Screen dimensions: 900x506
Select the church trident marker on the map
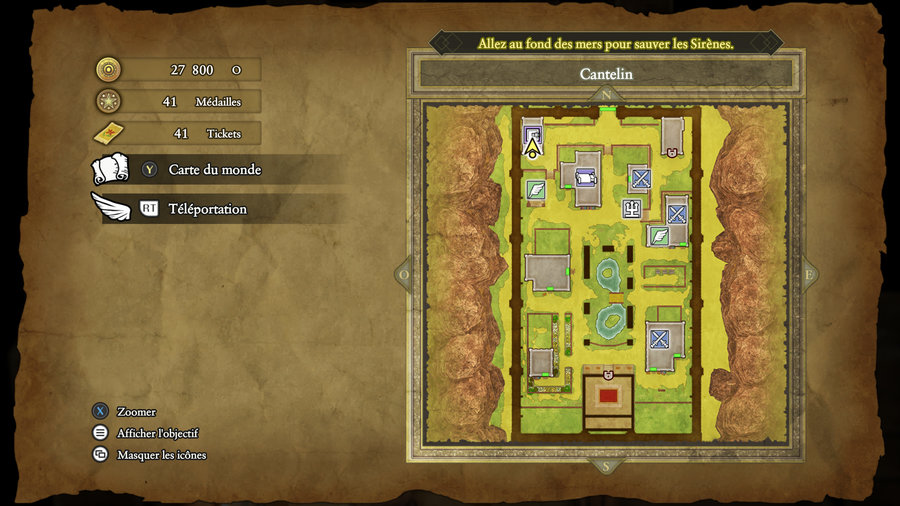[x=631, y=209]
